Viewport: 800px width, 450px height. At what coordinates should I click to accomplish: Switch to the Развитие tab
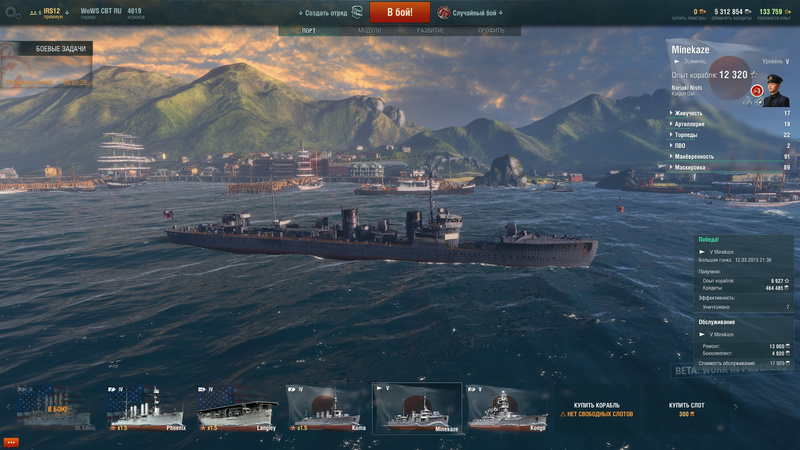(431, 31)
